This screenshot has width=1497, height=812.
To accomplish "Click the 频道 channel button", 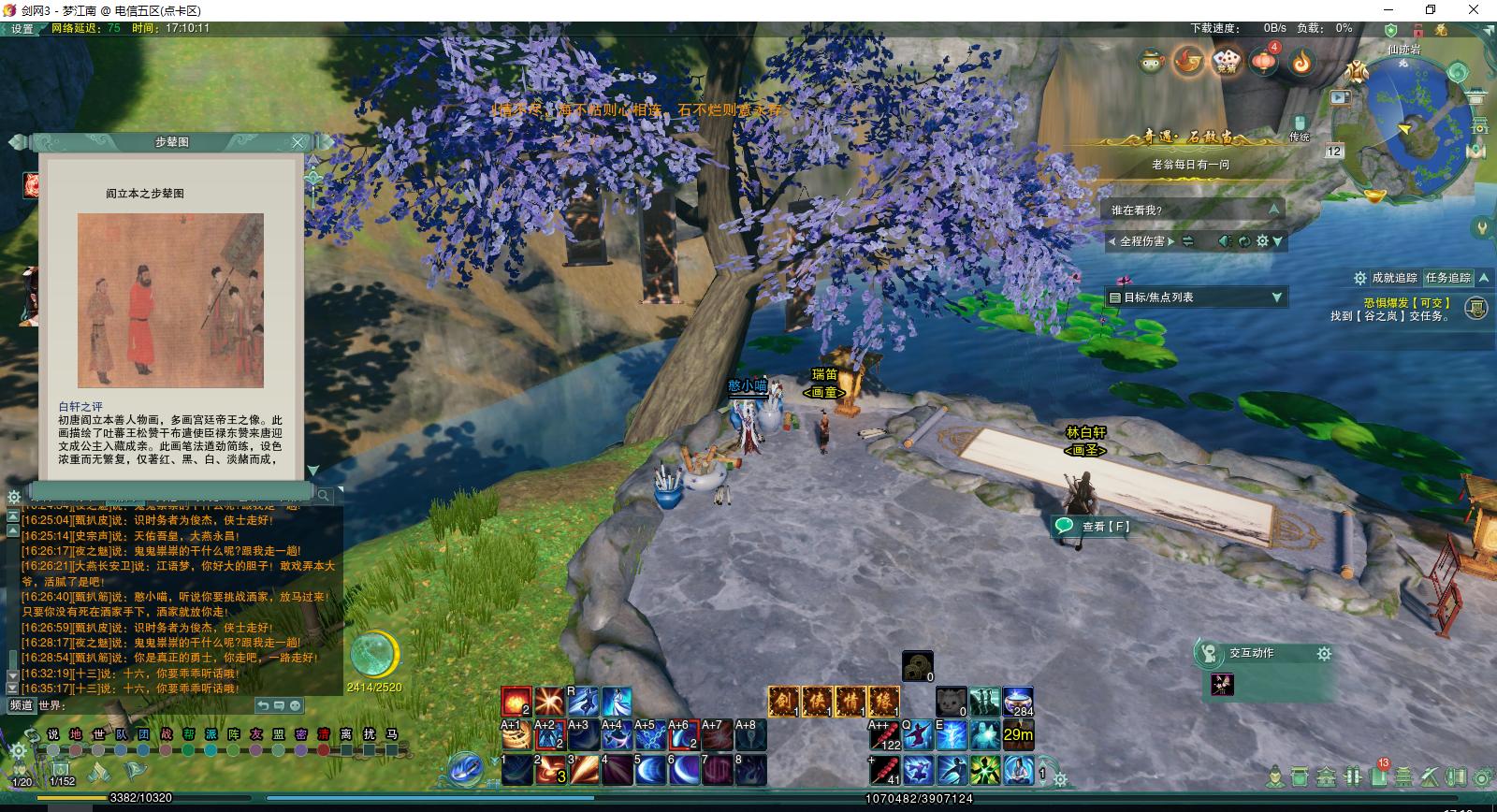I will pos(21,704).
